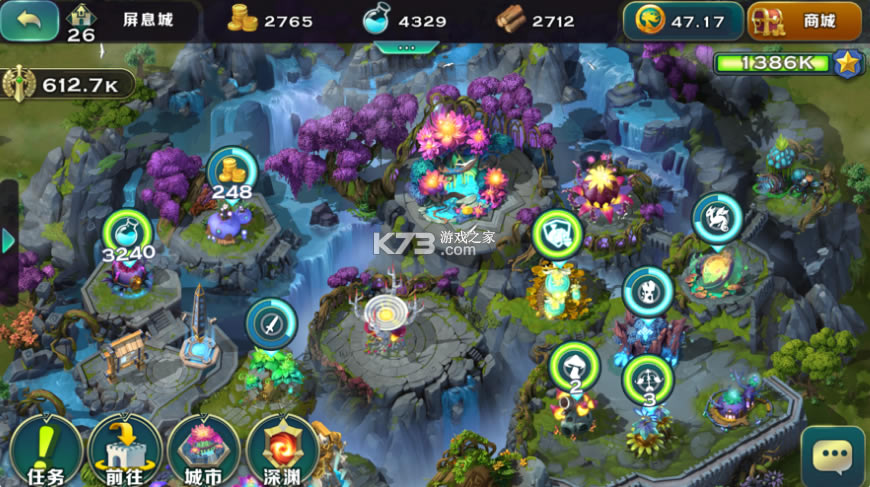
Task: Enter the 深渊 abyss
Action: [x=282, y=451]
